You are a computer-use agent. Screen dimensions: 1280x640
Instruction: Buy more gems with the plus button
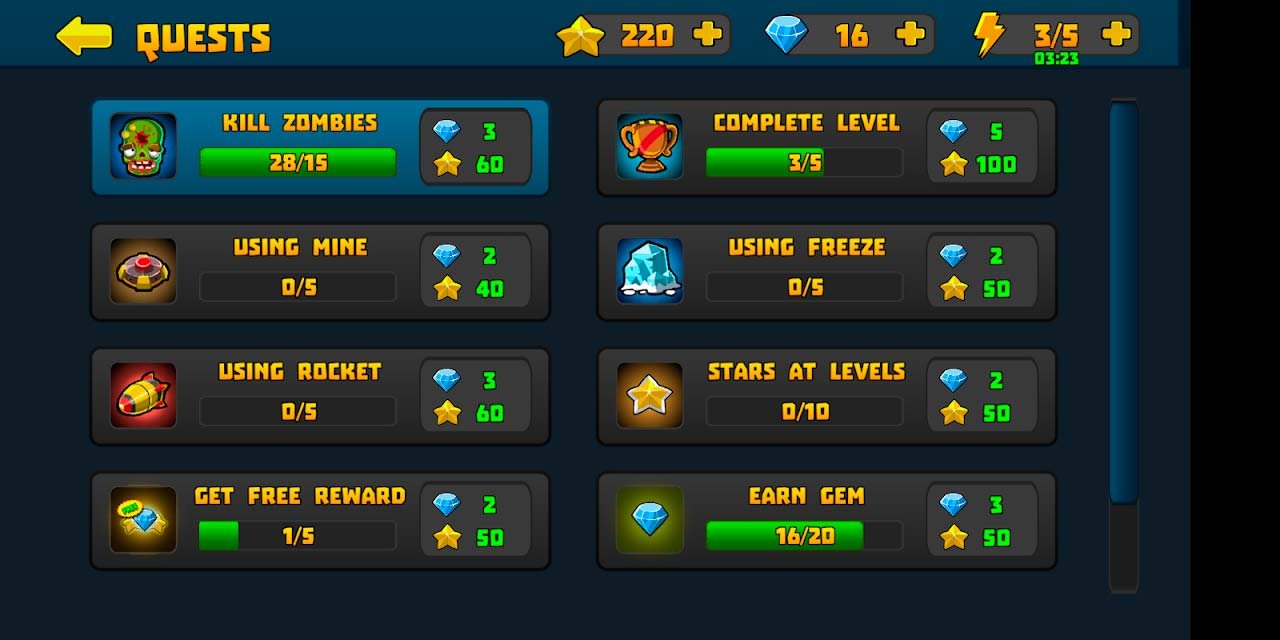tap(910, 35)
